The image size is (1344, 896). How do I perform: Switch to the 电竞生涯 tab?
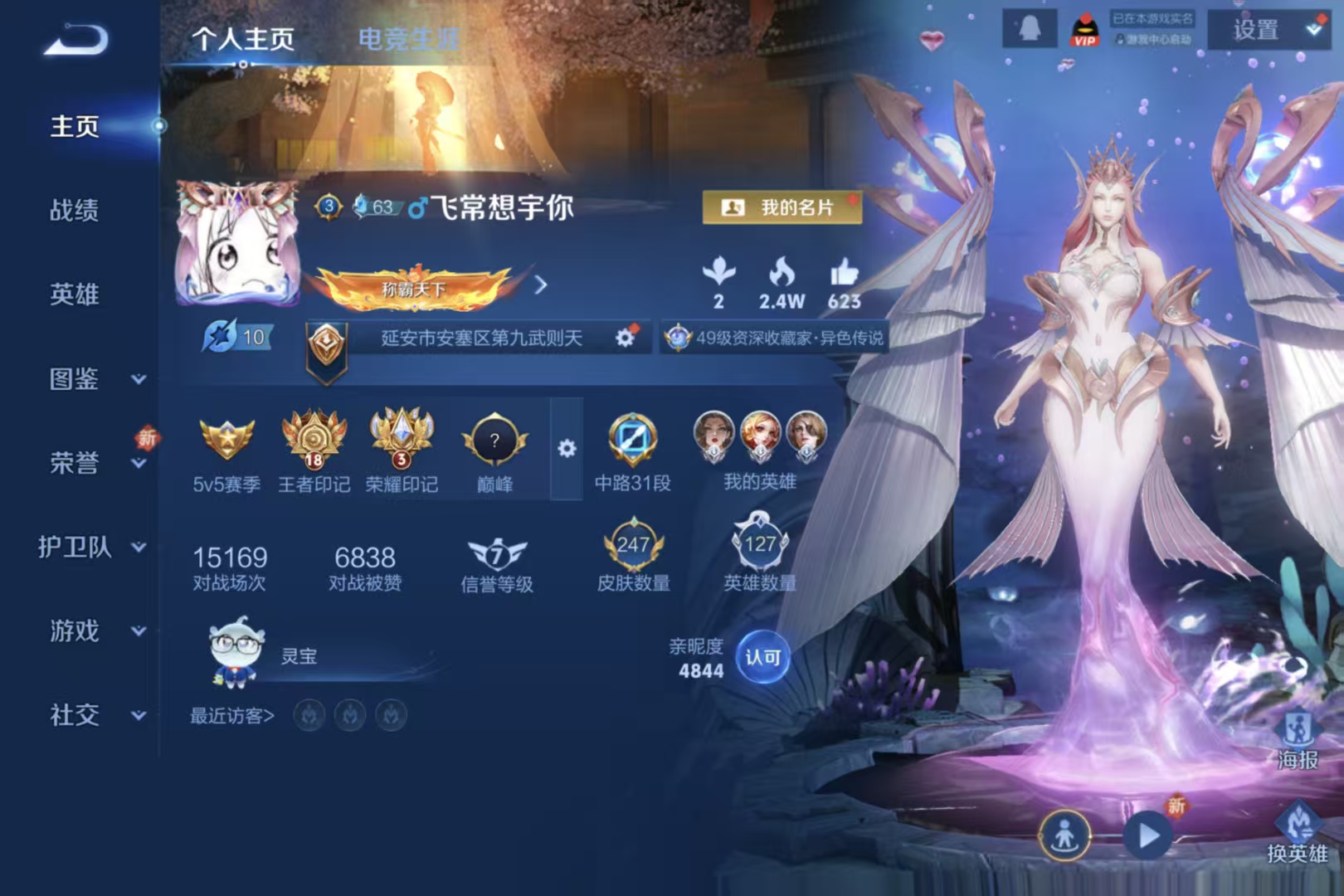click(x=408, y=38)
